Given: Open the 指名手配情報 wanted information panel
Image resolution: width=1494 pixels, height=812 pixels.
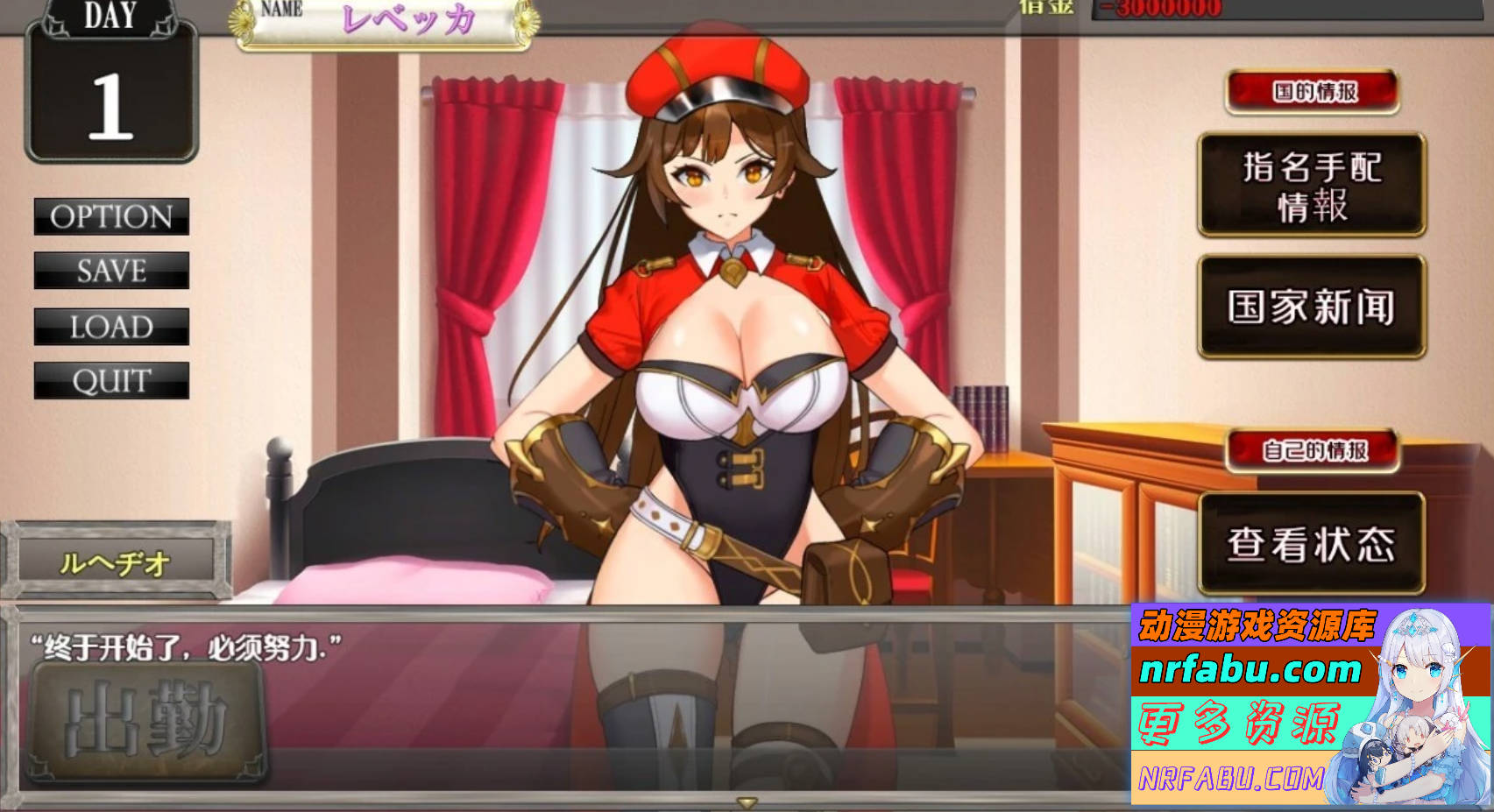Looking at the screenshot, I should tap(1313, 186).
